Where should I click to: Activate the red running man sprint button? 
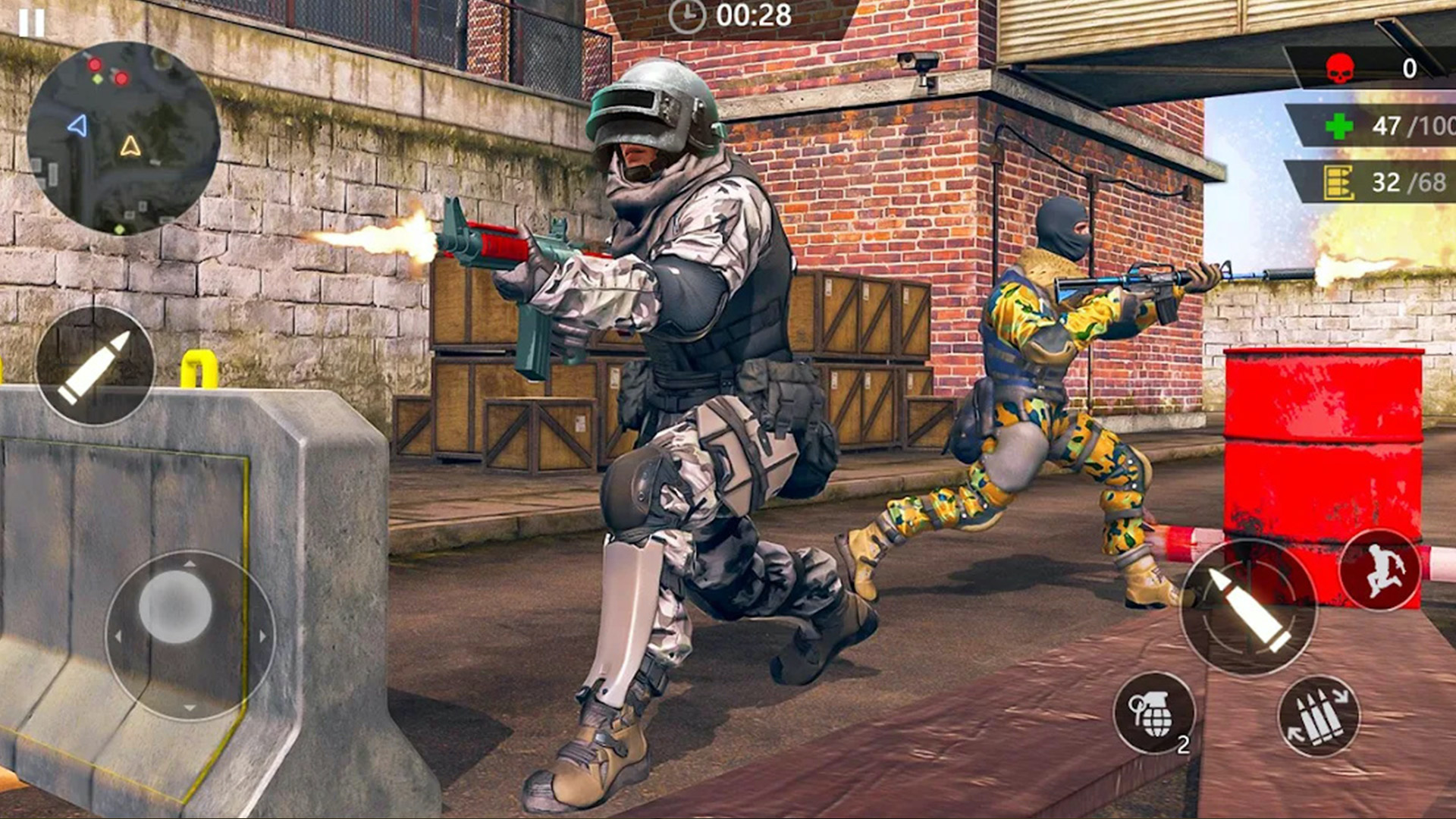point(1380,570)
